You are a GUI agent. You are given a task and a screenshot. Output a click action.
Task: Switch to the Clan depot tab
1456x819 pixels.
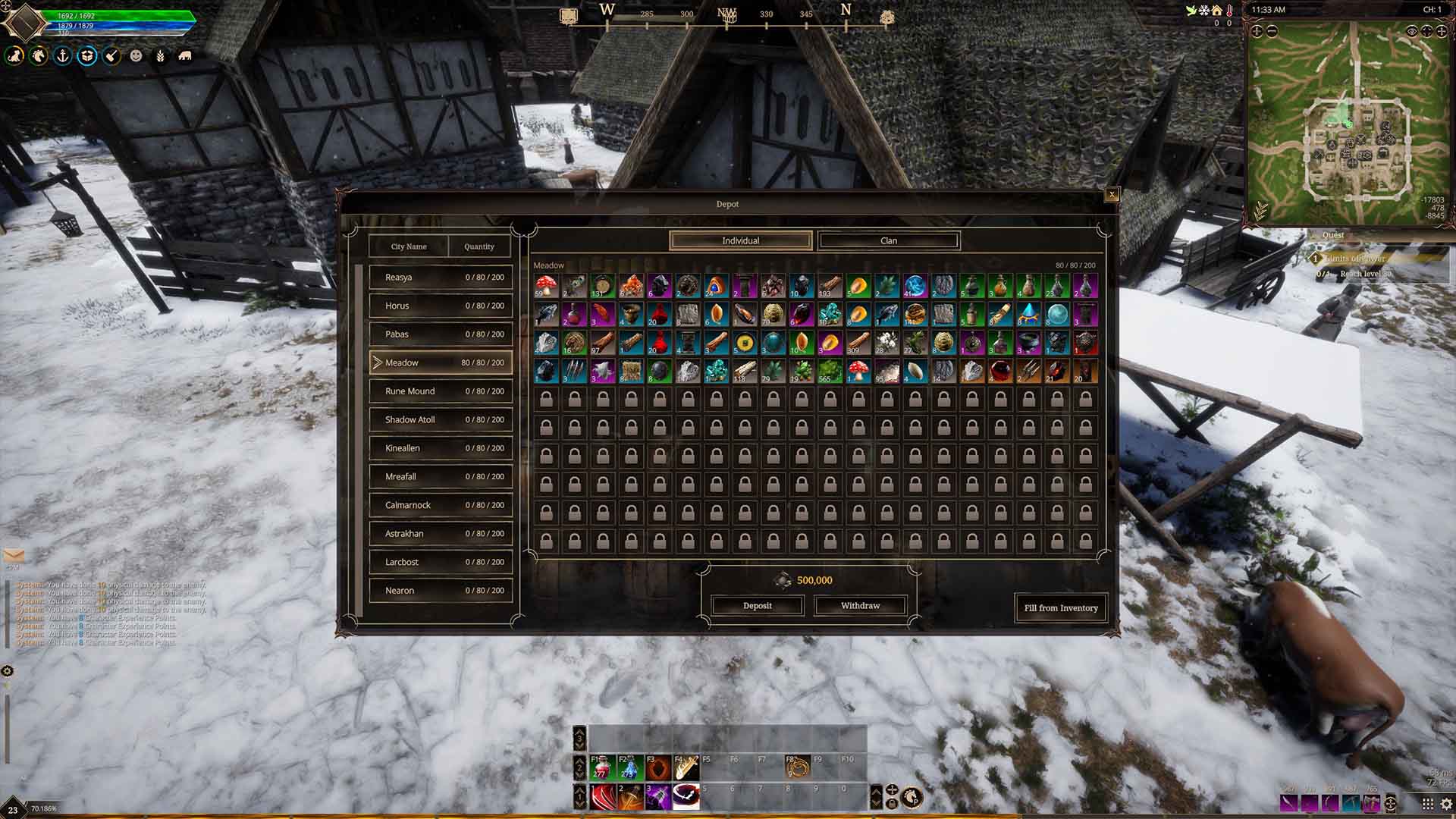coord(889,240)
